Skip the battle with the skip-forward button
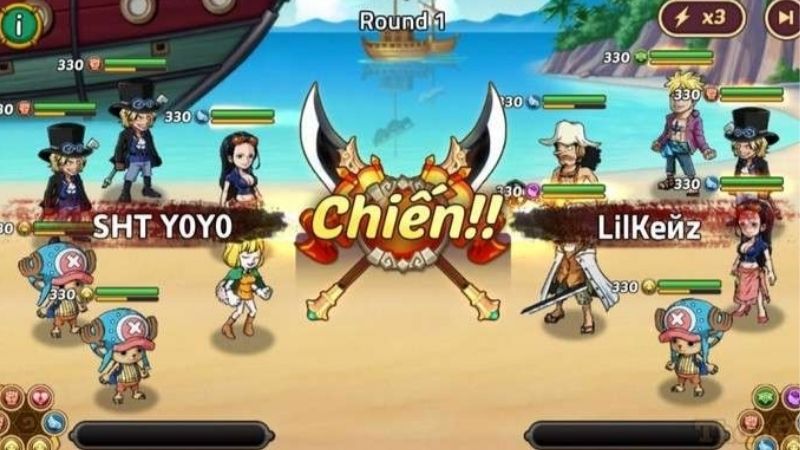 pyautogui.click(x=783, y=17)
